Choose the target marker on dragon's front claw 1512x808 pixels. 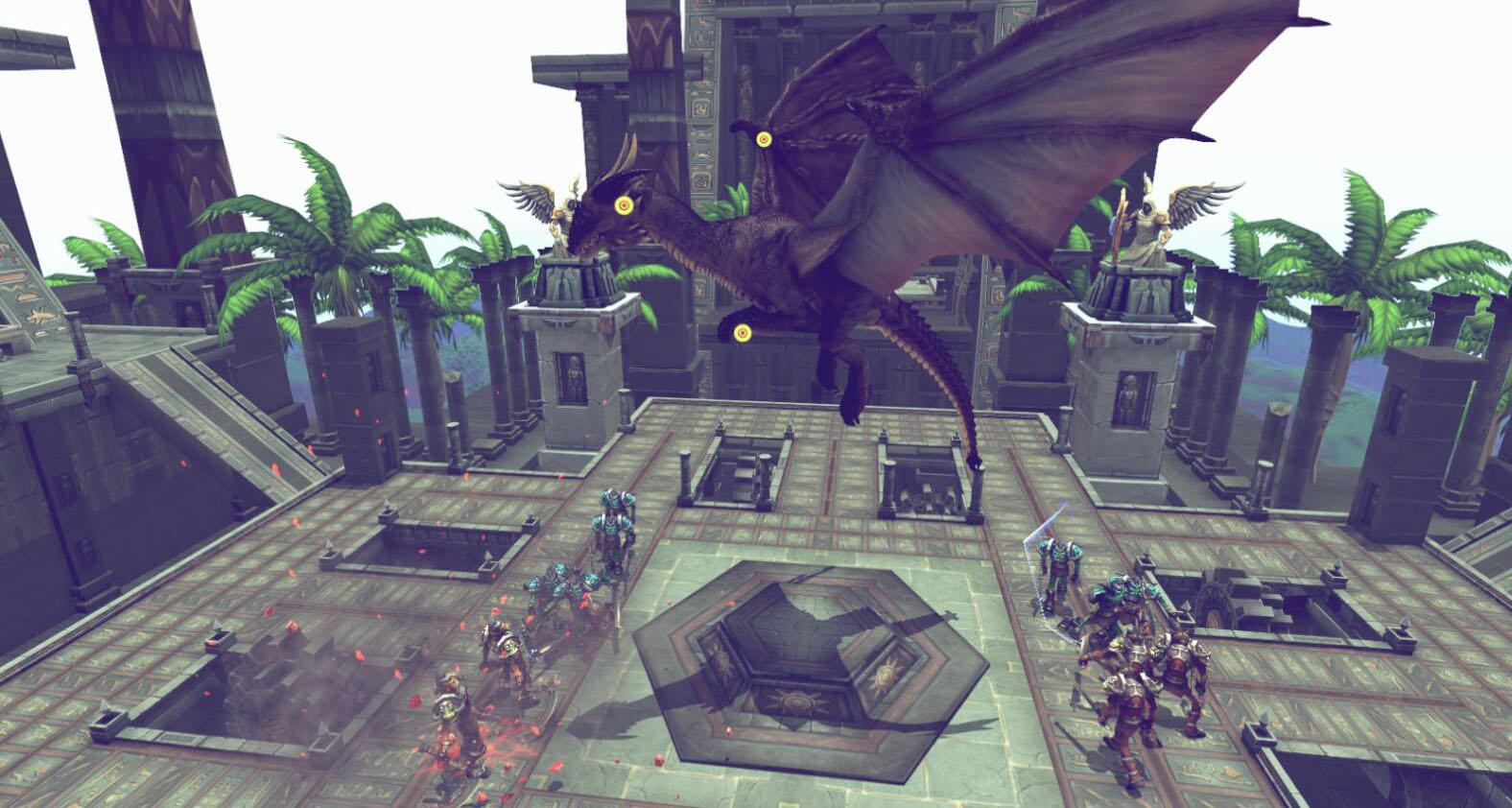pos(741,333)
